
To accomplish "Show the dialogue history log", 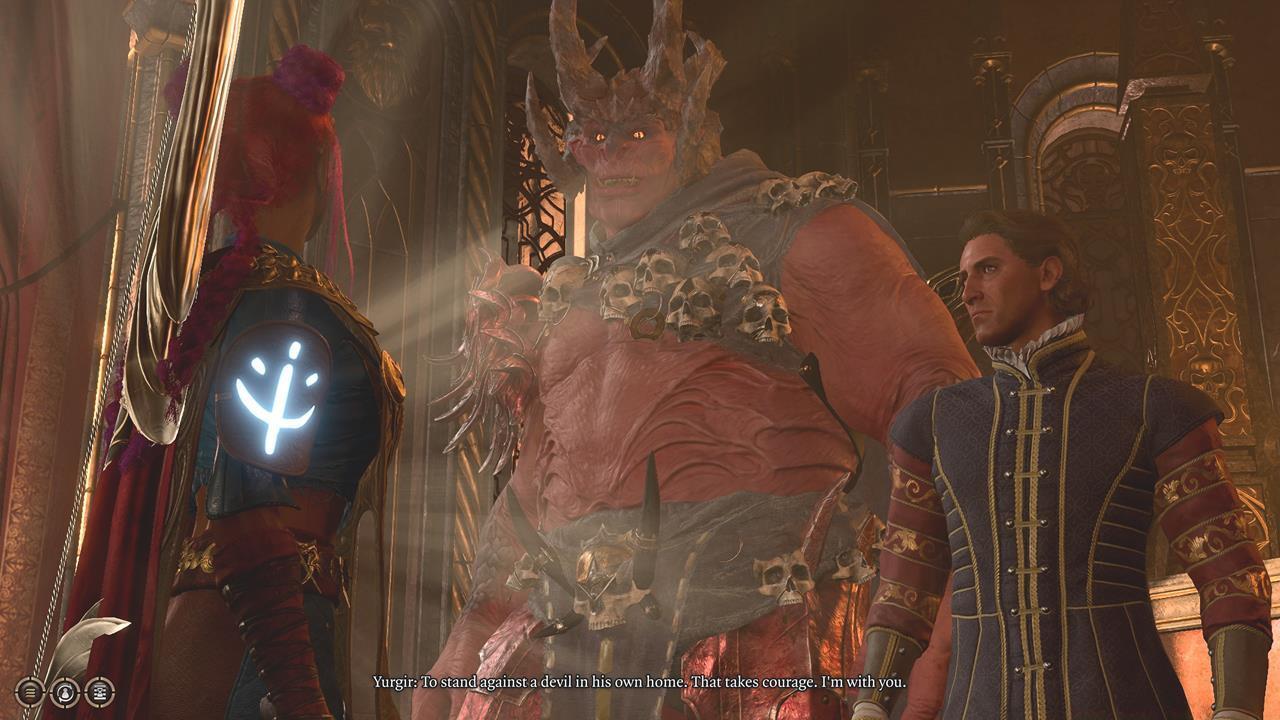I will pyautogui.click(x=99, y=691).
